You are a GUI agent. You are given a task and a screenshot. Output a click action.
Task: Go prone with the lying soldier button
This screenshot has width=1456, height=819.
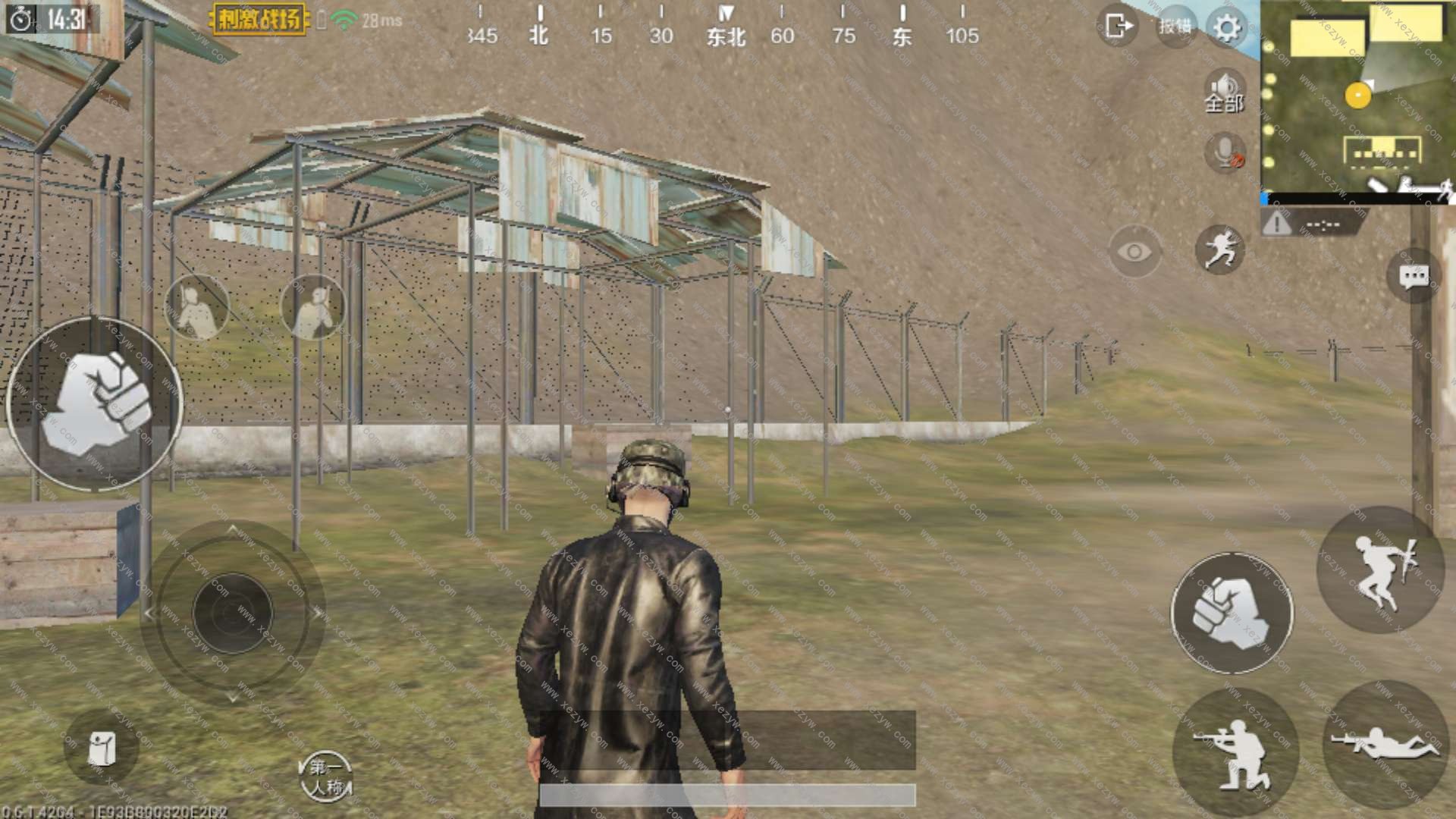click(x=1385, y=743)
